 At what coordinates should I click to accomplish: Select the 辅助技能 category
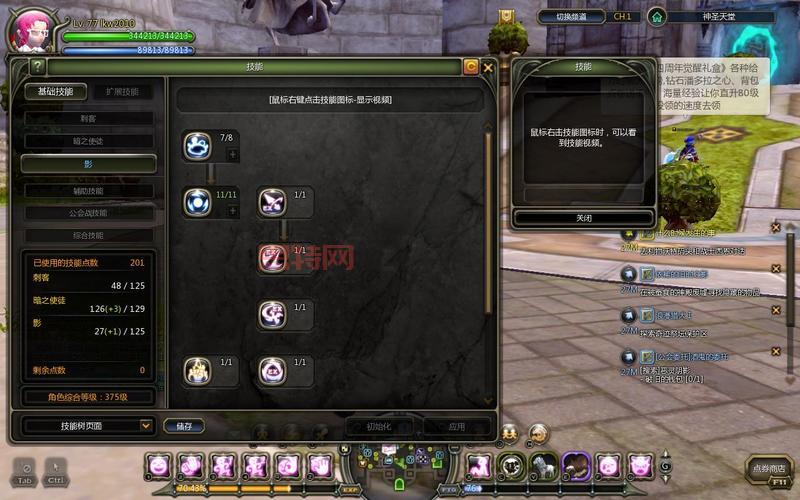click(x=90, y=190)
